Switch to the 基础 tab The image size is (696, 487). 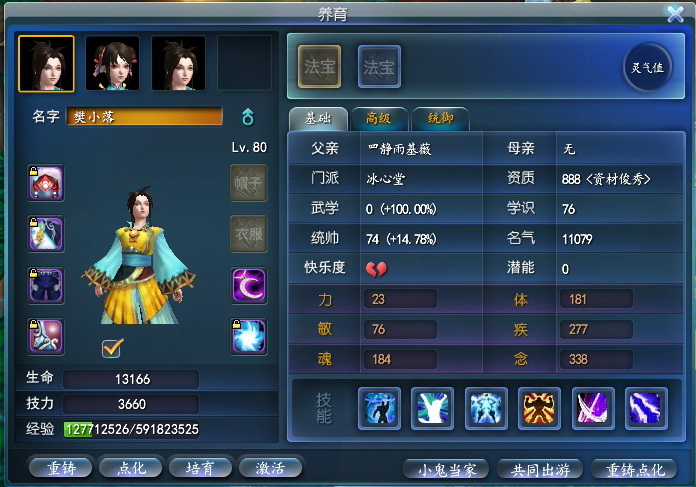point(314,119)
